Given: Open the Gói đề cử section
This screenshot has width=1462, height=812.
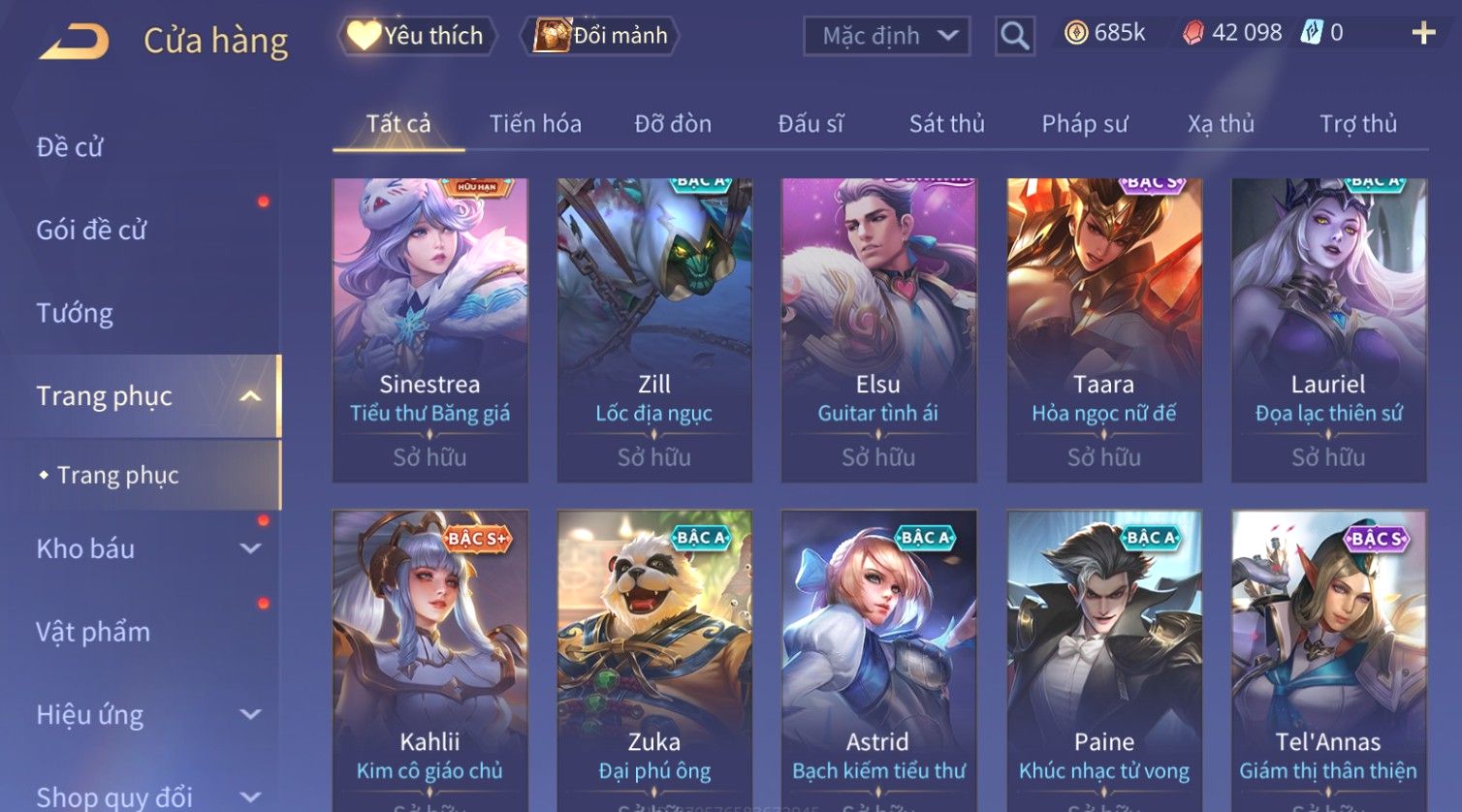Looking at the screenshot, I should coord(91,231).
